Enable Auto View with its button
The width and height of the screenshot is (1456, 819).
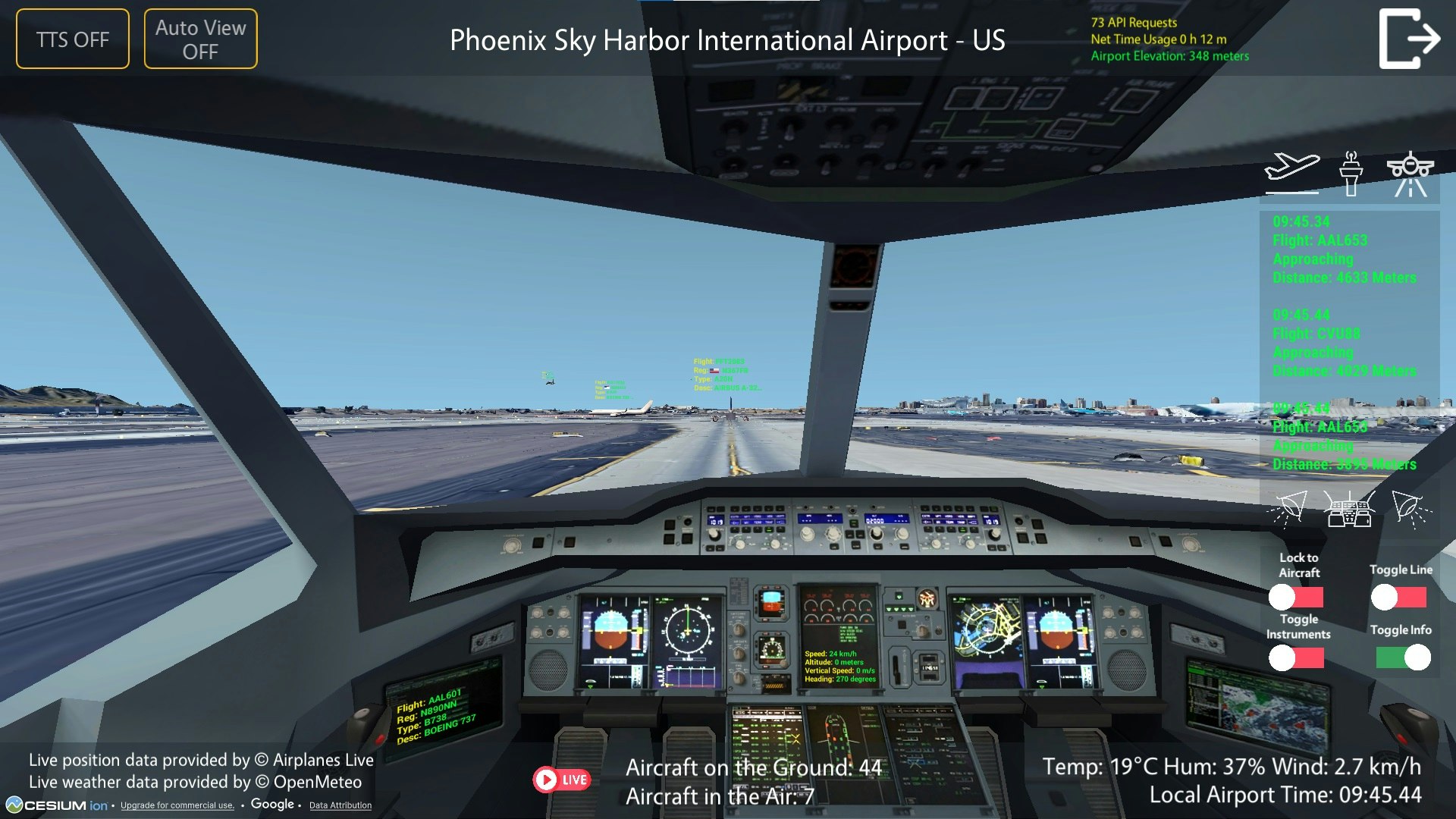click(199, 38)
